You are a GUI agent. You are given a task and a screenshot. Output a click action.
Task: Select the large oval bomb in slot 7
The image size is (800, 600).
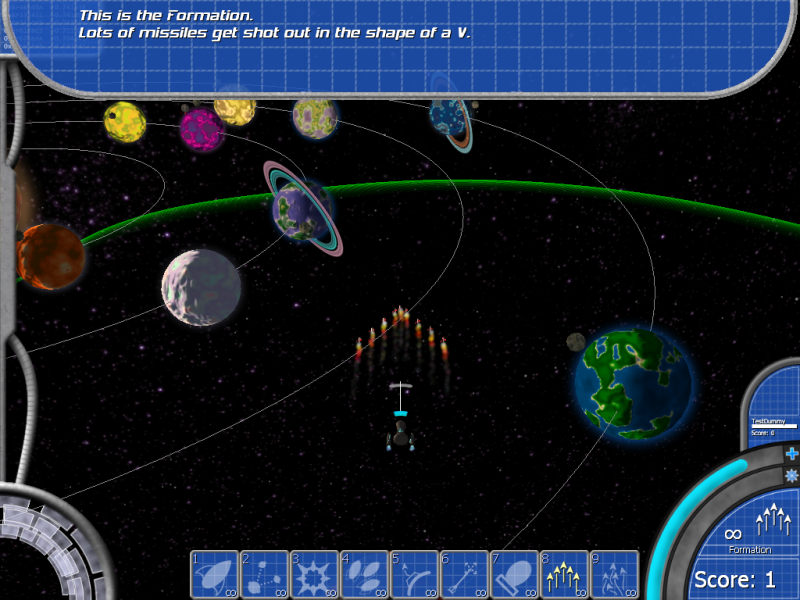click(515, 575)
